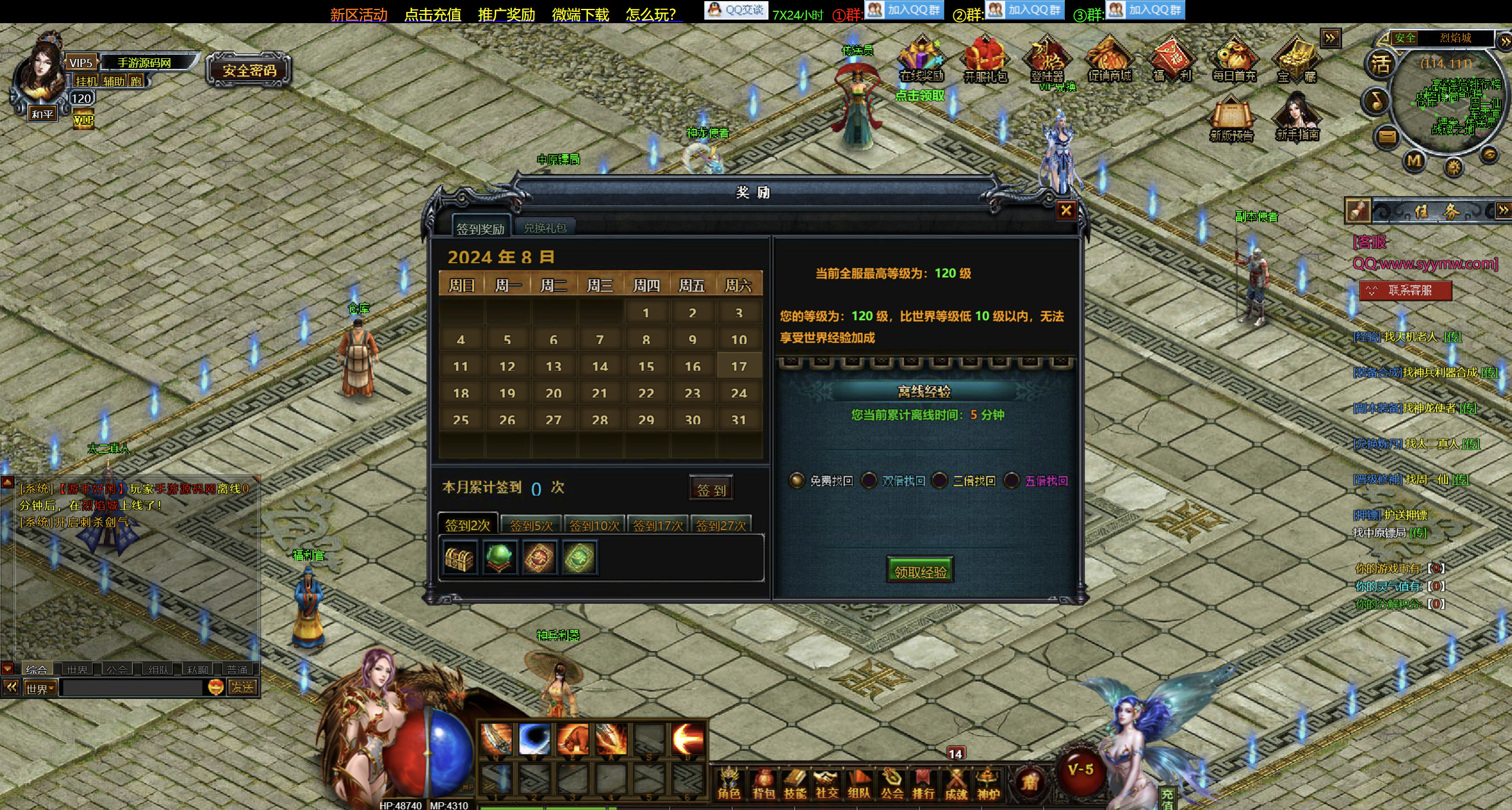The width and height of the screenshot is (1512, 810).
Task: Open the 点击充值 top-up link
Action: [x=432, y=14]
